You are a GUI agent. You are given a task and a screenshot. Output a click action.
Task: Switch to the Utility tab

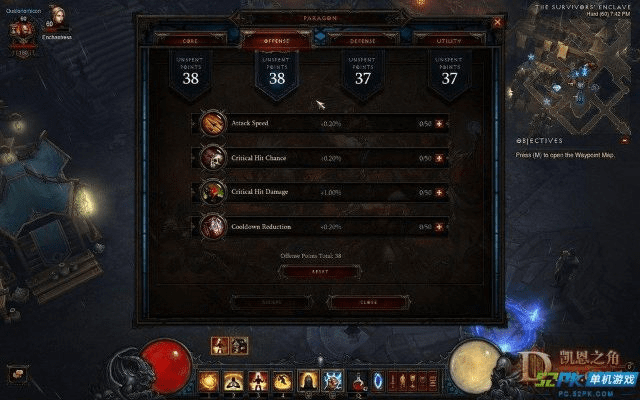(450, 40)
